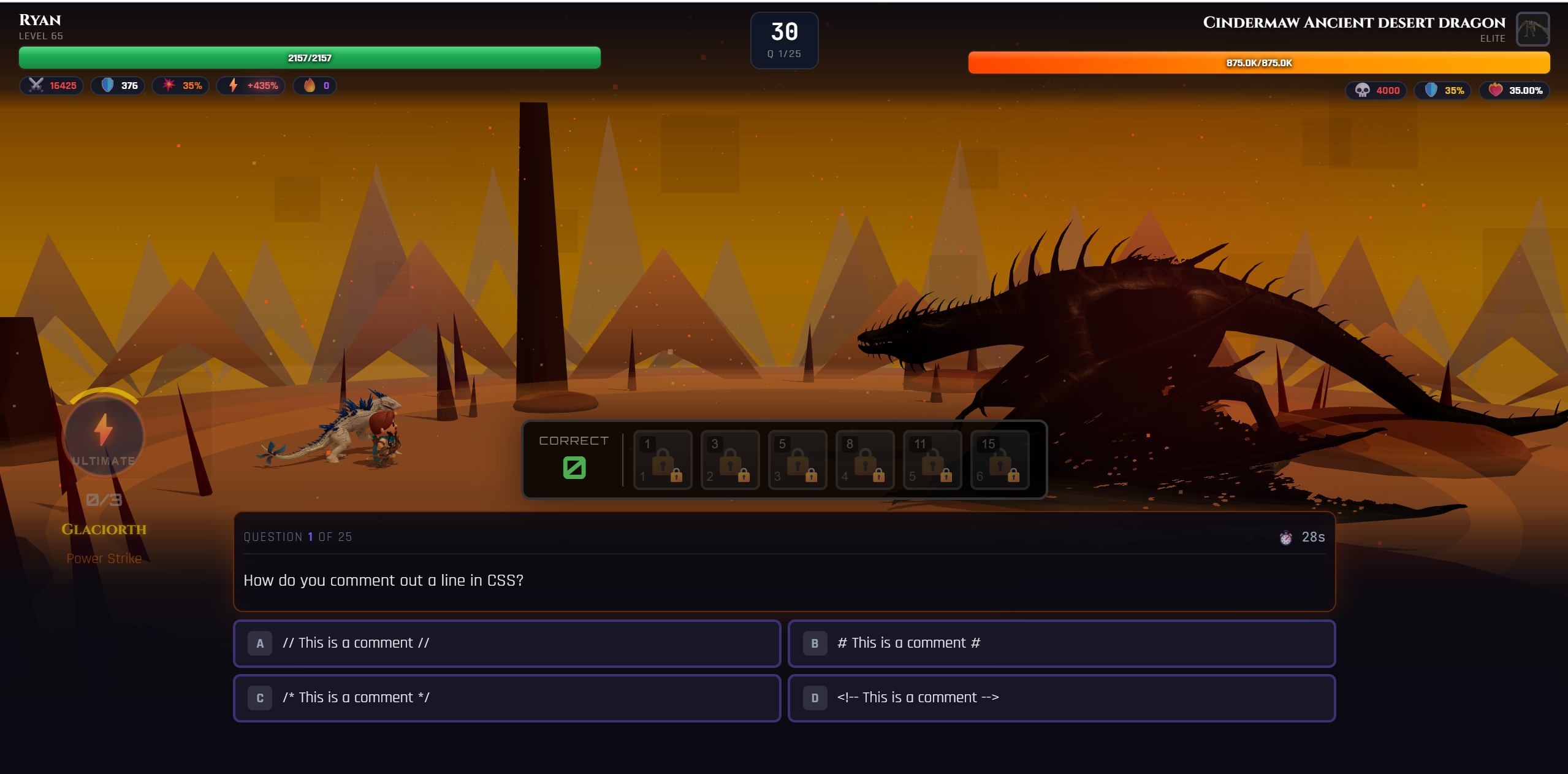Select answer A with the // comment

506,643
